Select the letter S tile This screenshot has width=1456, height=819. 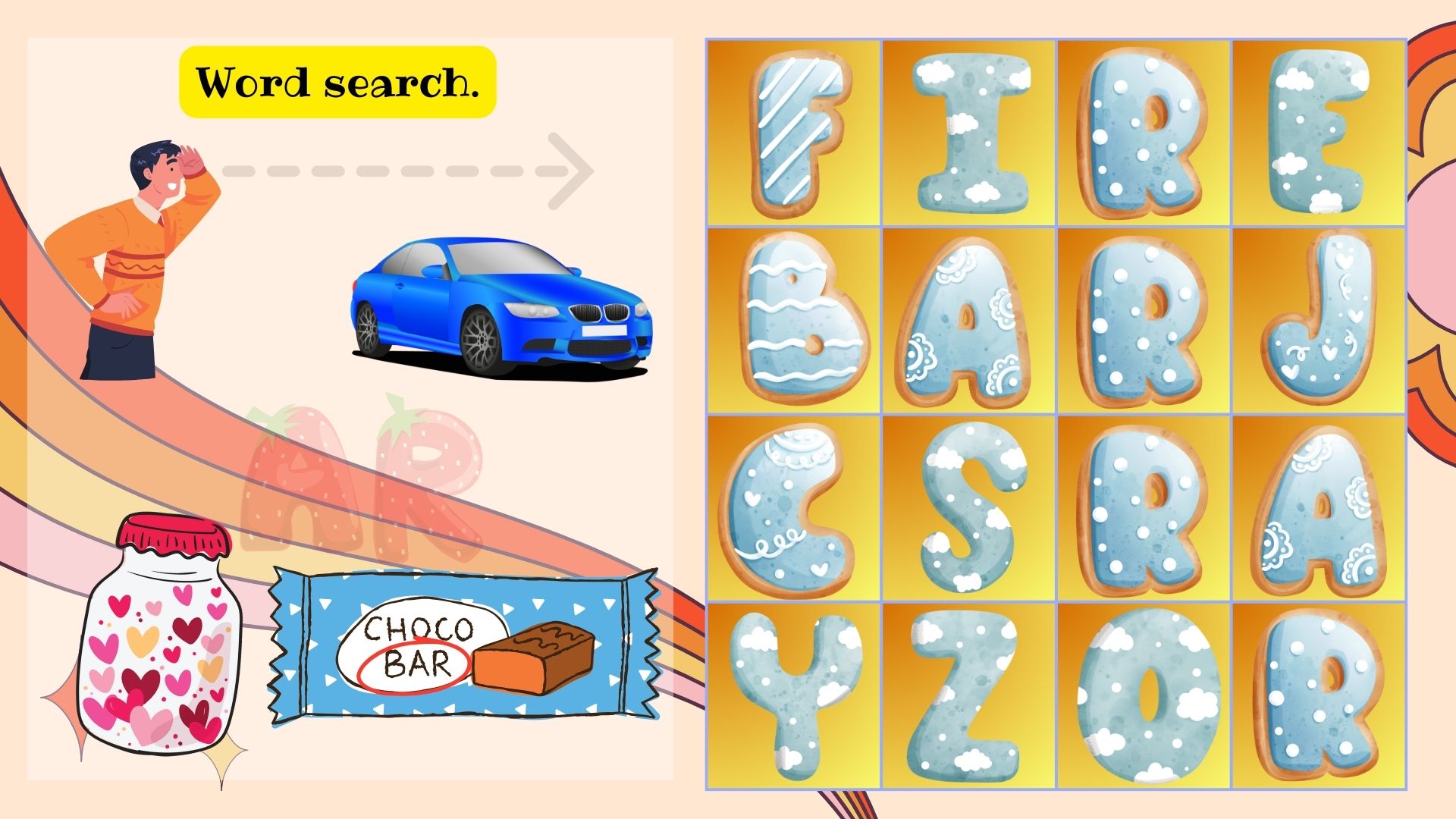969,508
